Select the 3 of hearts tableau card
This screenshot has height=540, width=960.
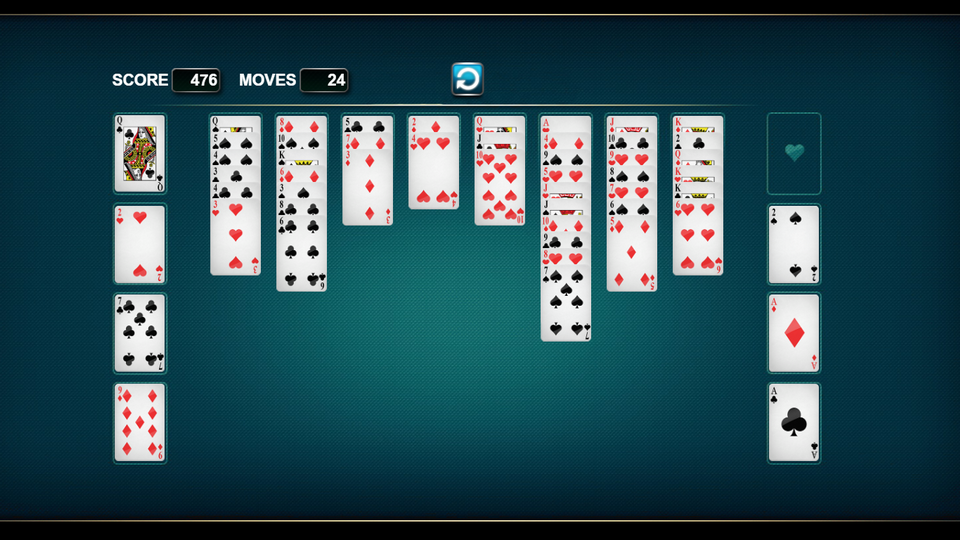[236, 240]
